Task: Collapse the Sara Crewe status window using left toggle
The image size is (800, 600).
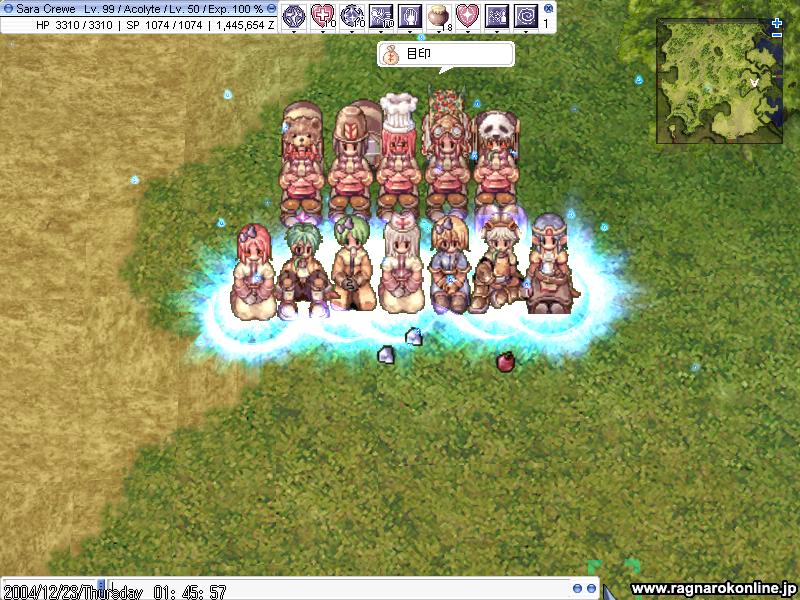Action: pyautogui.click(x=7, y=8)
